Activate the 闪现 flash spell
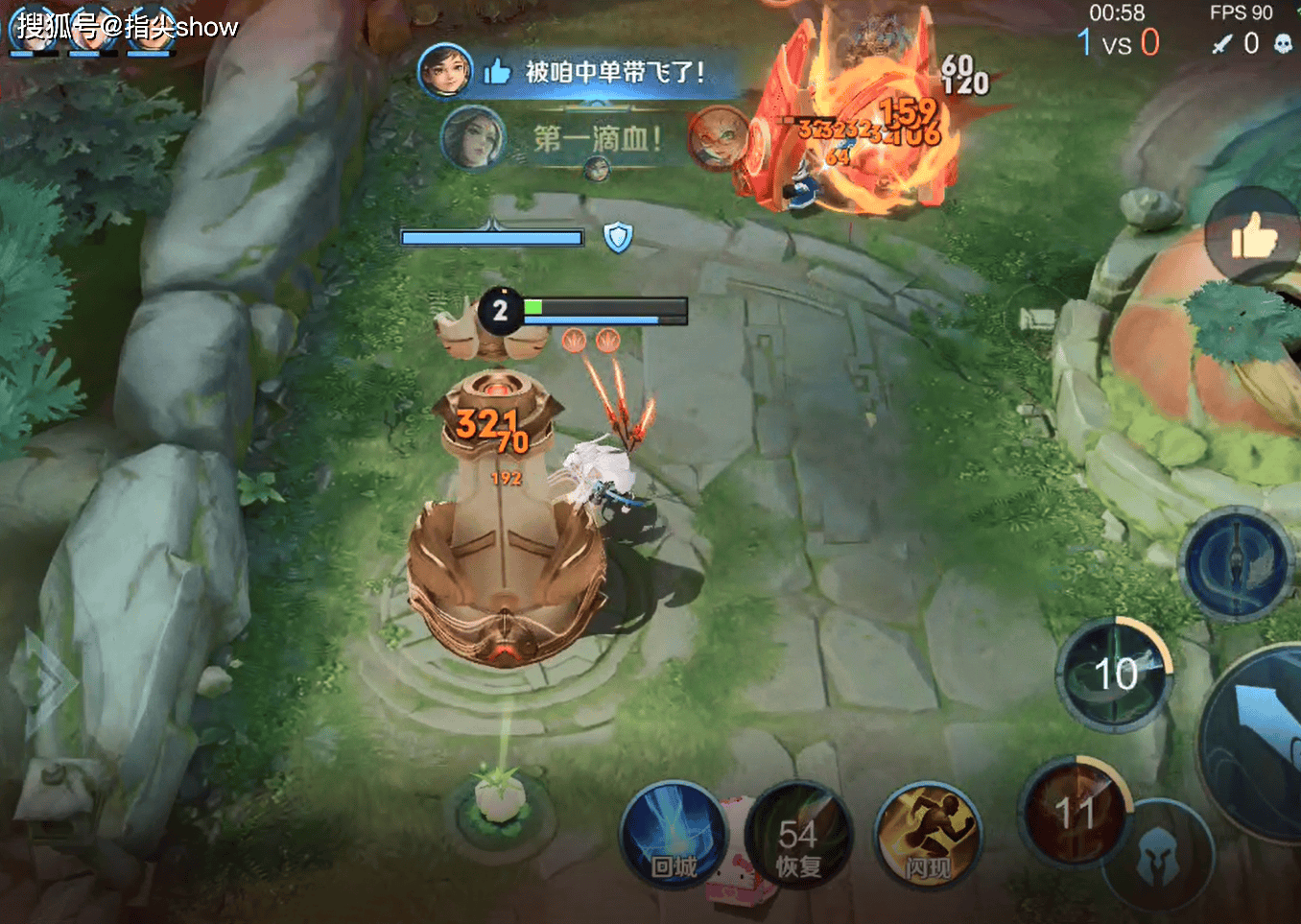The image size is (1301, 924). click(x=927, y=835)
